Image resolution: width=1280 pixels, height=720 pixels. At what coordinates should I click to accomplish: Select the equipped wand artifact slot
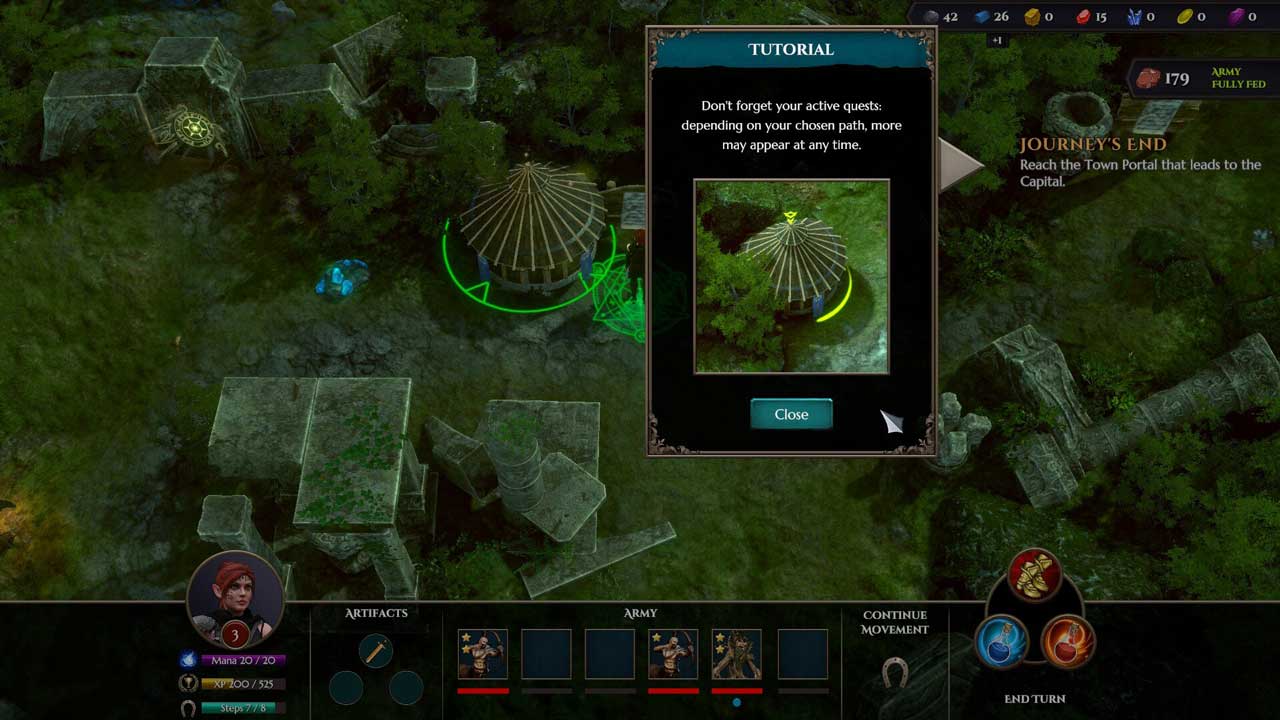[376, 651]
